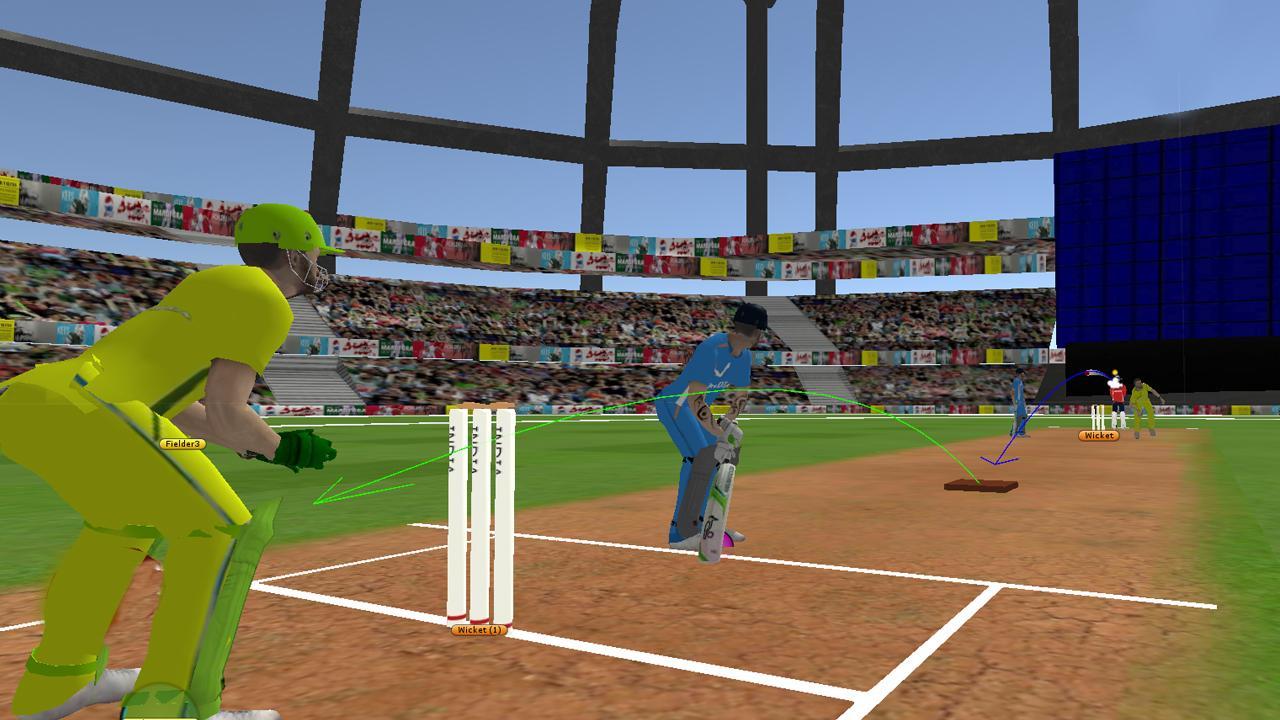Click the brown pitch bounce marker

tap(982, 487)
